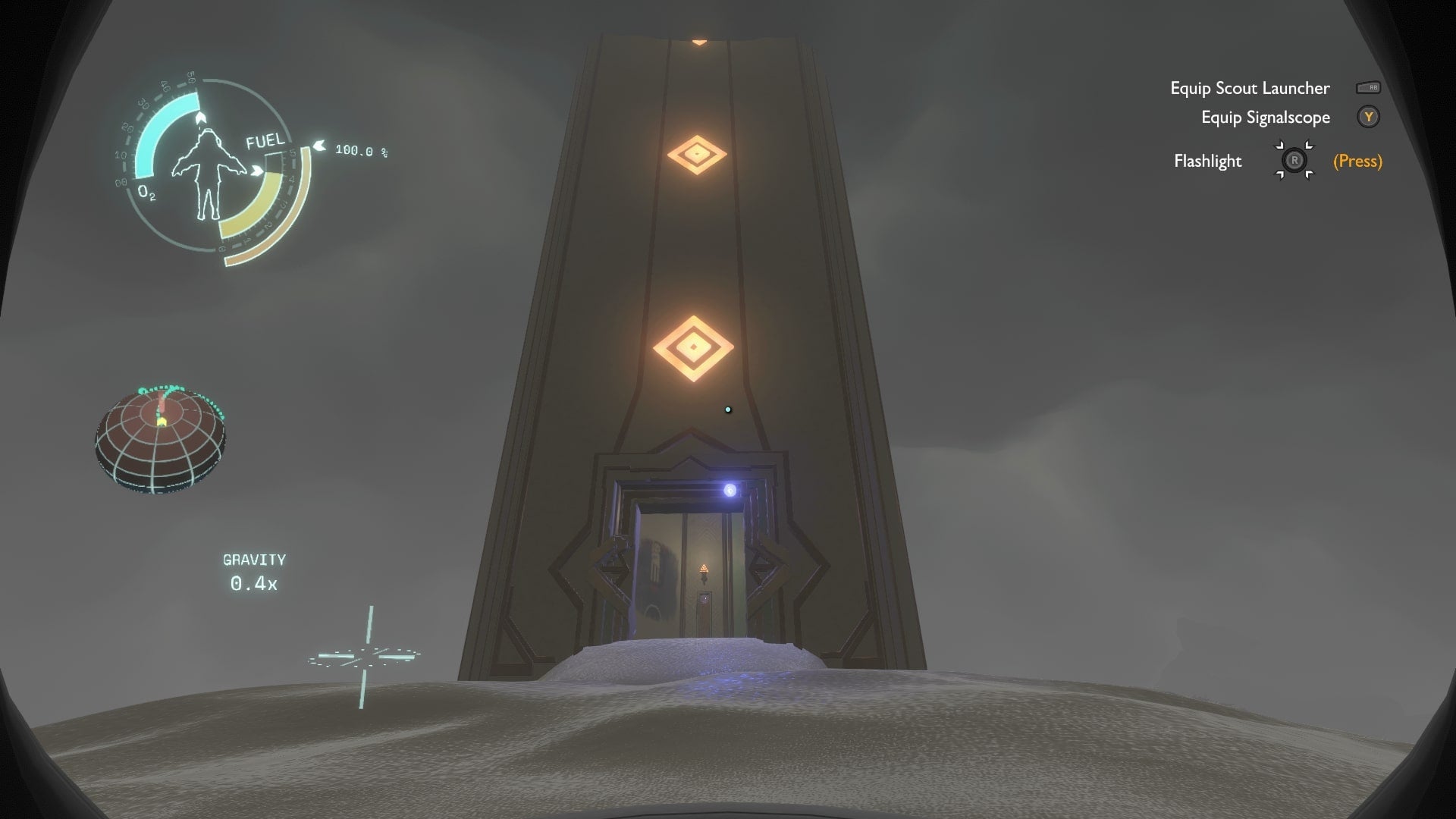Toggle the small blue dot above the door arch

pos(729,409)
